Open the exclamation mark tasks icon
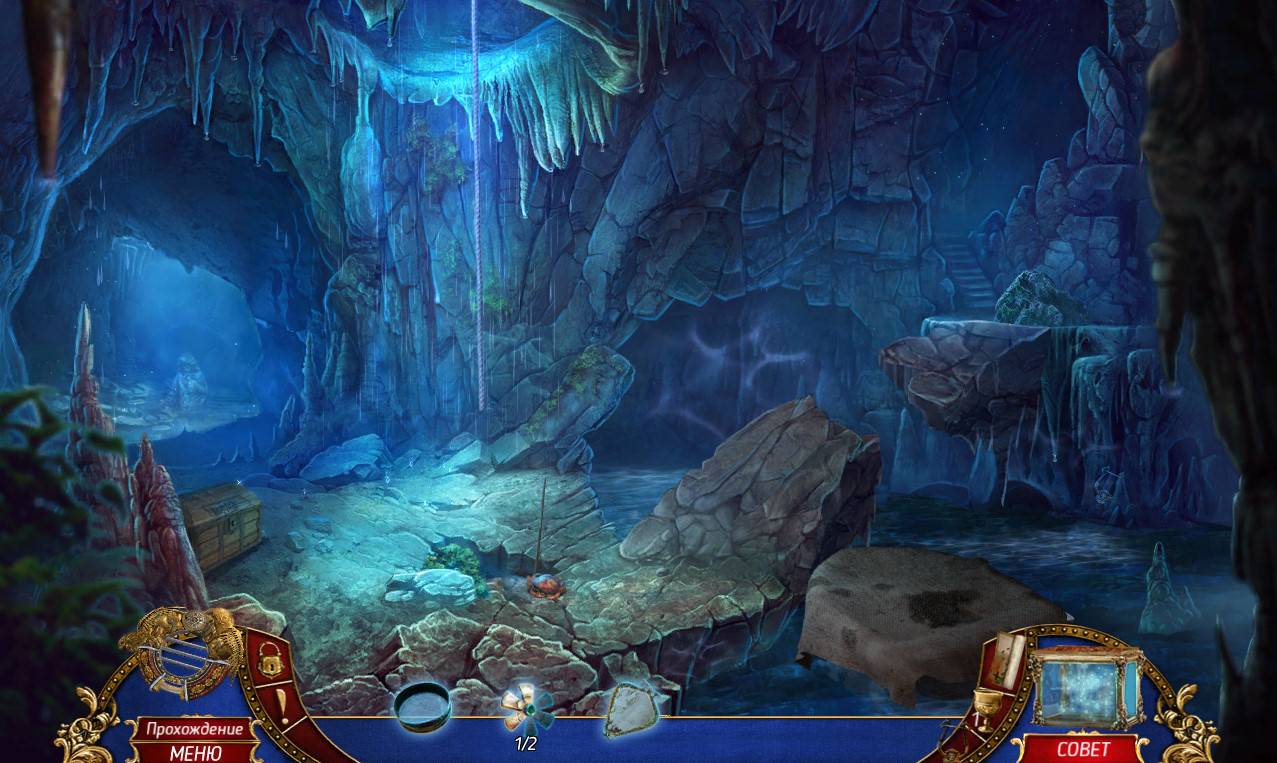Viewport: 1277px width, 763px height. (283, 703)
